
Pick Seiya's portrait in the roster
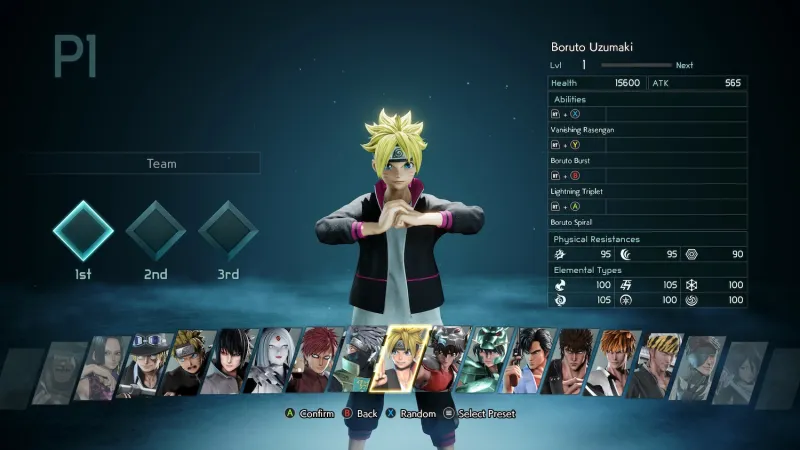pyautogui.click(x=444, y=364)
